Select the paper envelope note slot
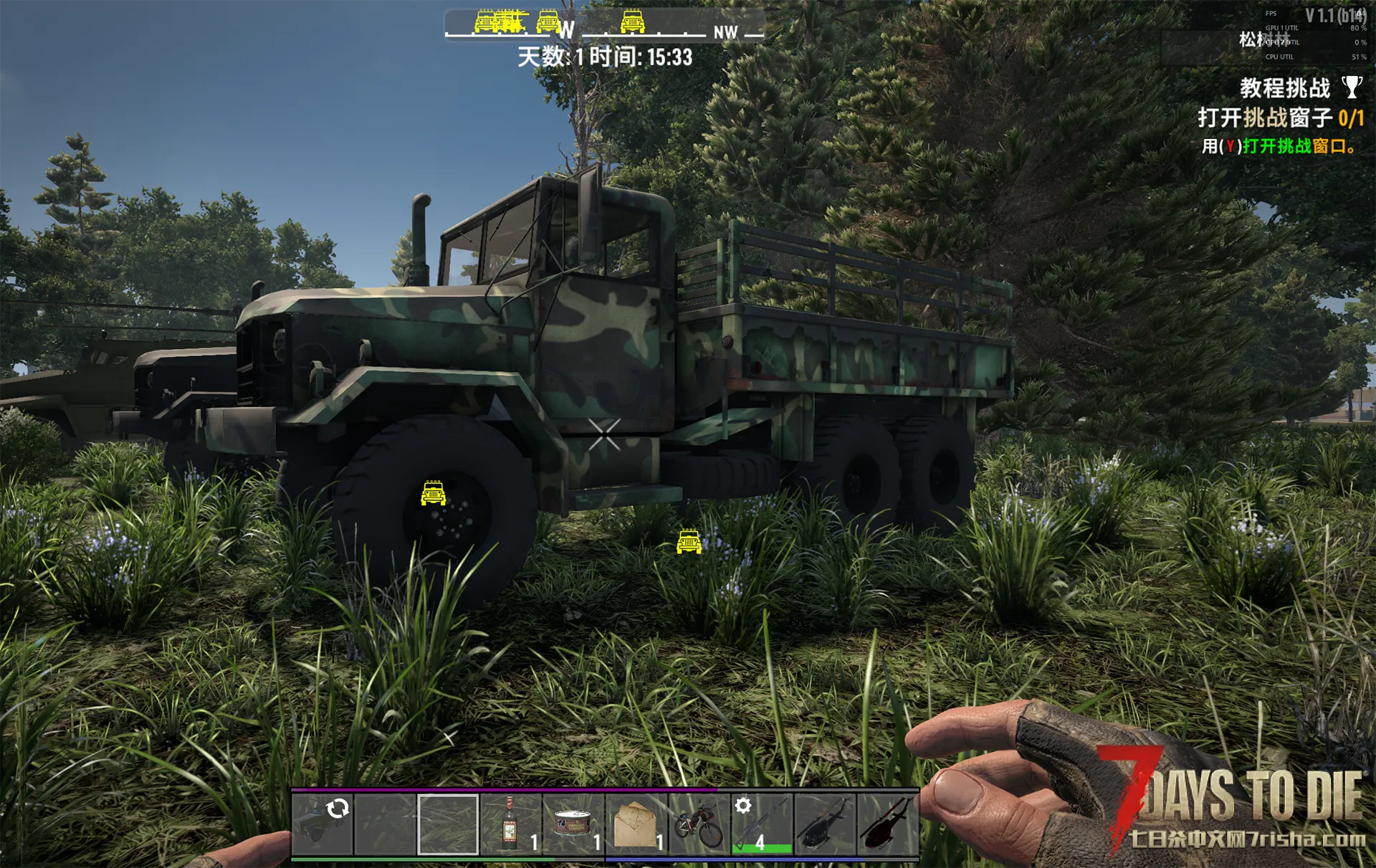The width and height of the screenshot is (1376, 868). [x=636, y=824]
